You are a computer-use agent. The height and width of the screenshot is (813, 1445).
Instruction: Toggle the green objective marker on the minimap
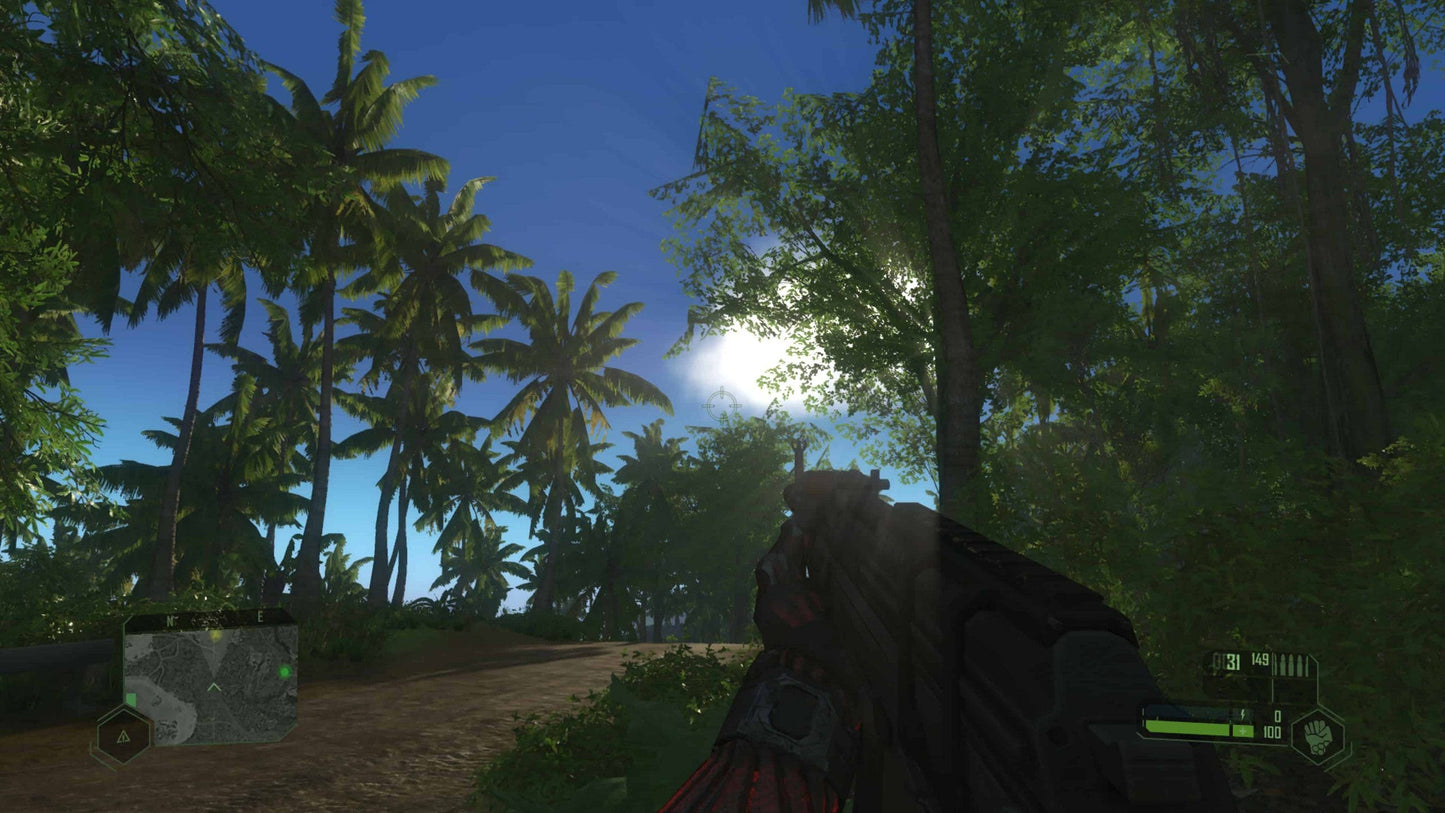(x=285, y=671)
